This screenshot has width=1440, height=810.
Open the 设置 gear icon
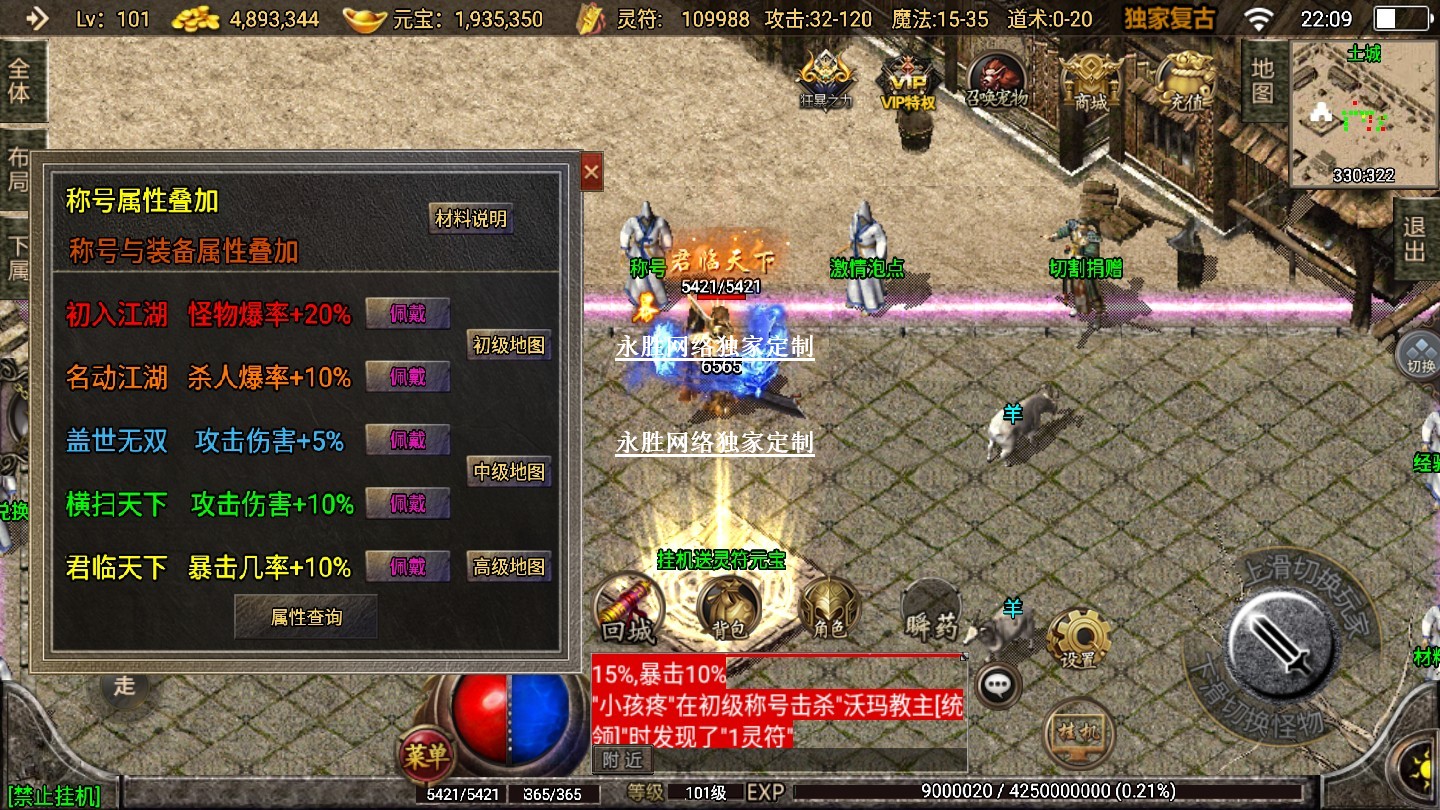point(1078,636)
